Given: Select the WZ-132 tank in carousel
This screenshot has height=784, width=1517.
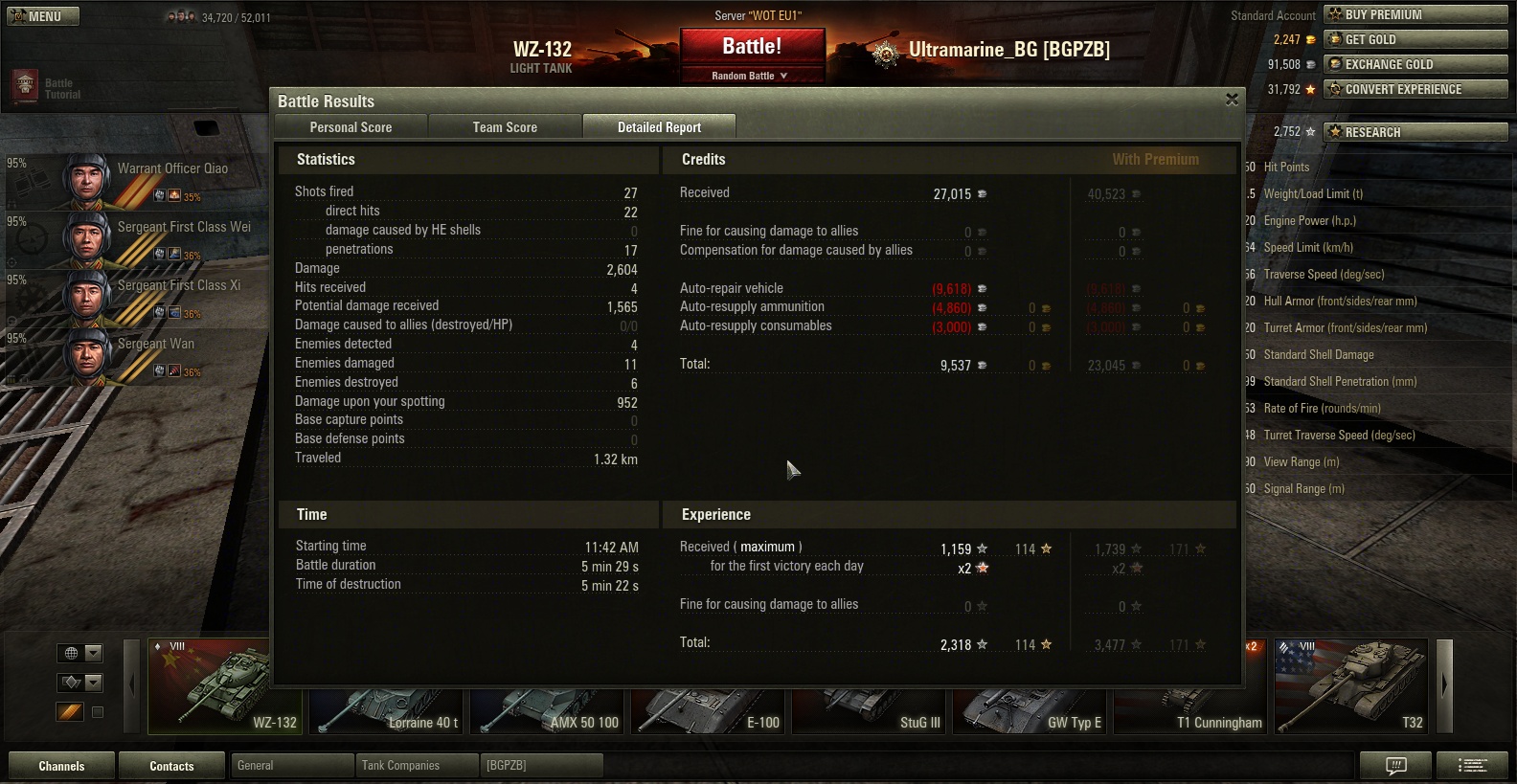Looking at the screenshot, I should 225,686.
